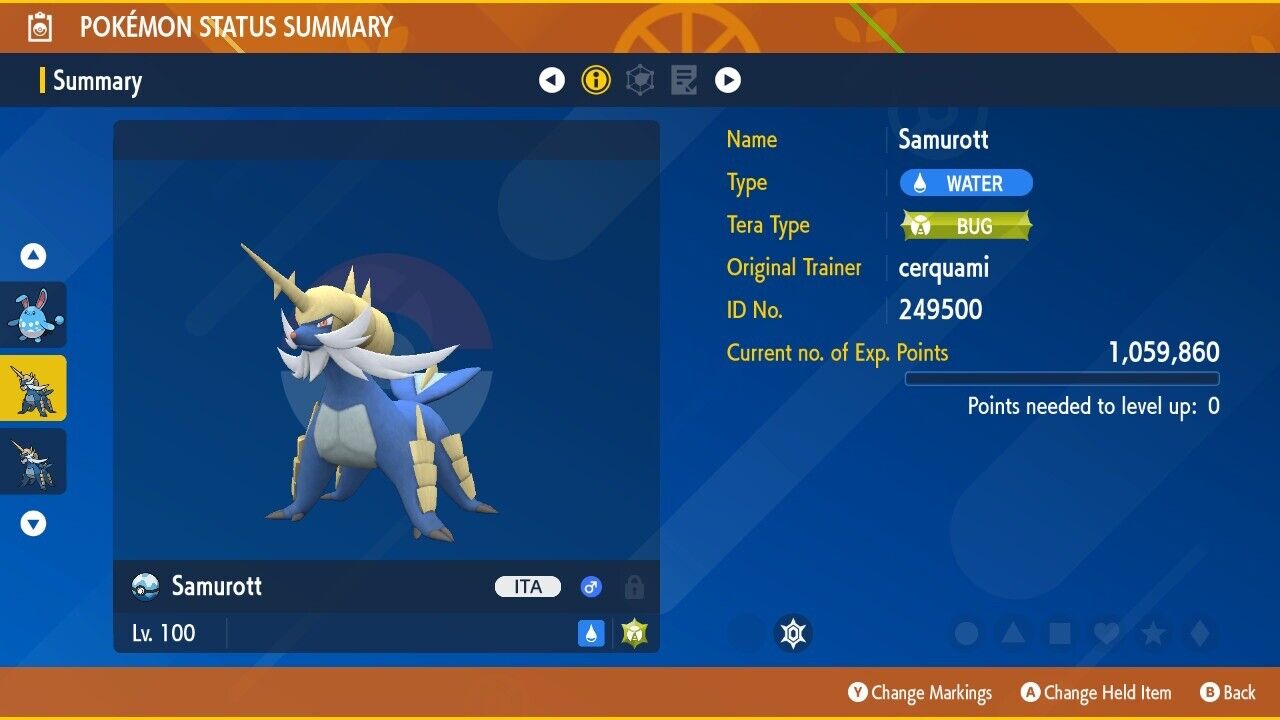1280x720 pixels.
Task: Choose Change Held Item
Action: click(x=1096, y=693)
